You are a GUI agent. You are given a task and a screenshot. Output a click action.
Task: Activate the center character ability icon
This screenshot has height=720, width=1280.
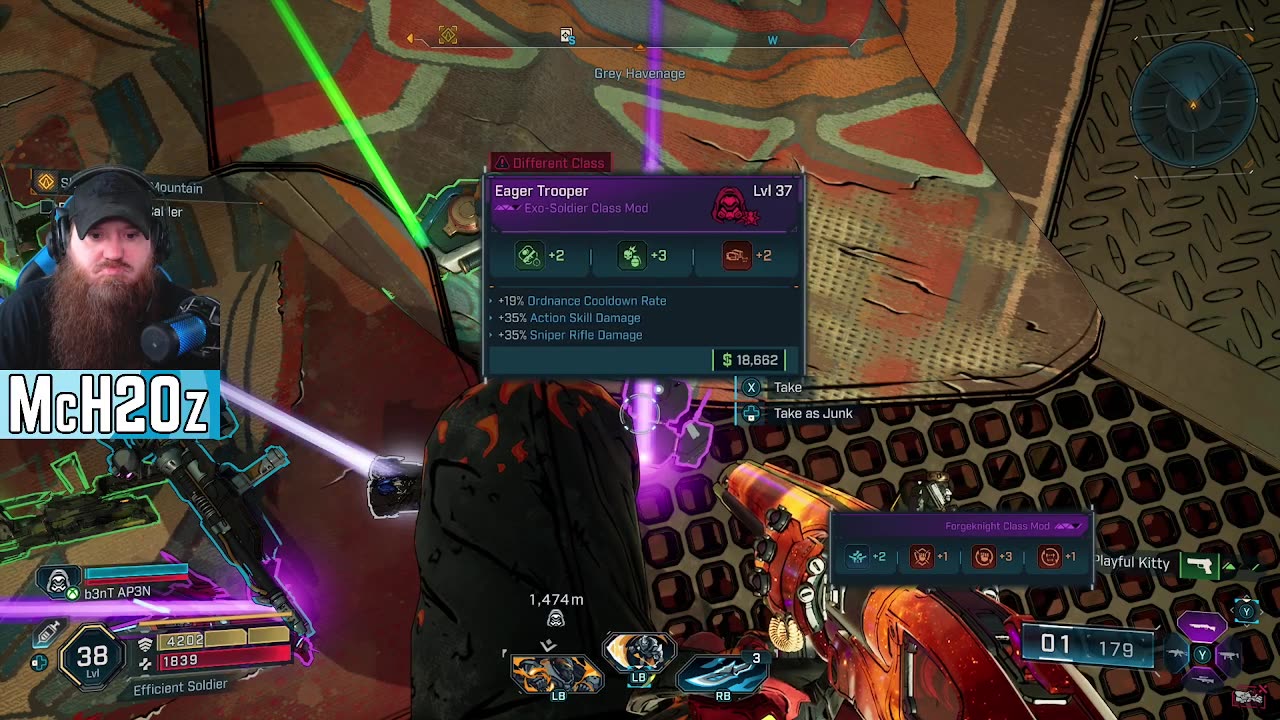pyautogui.click(x=638, y=655)
